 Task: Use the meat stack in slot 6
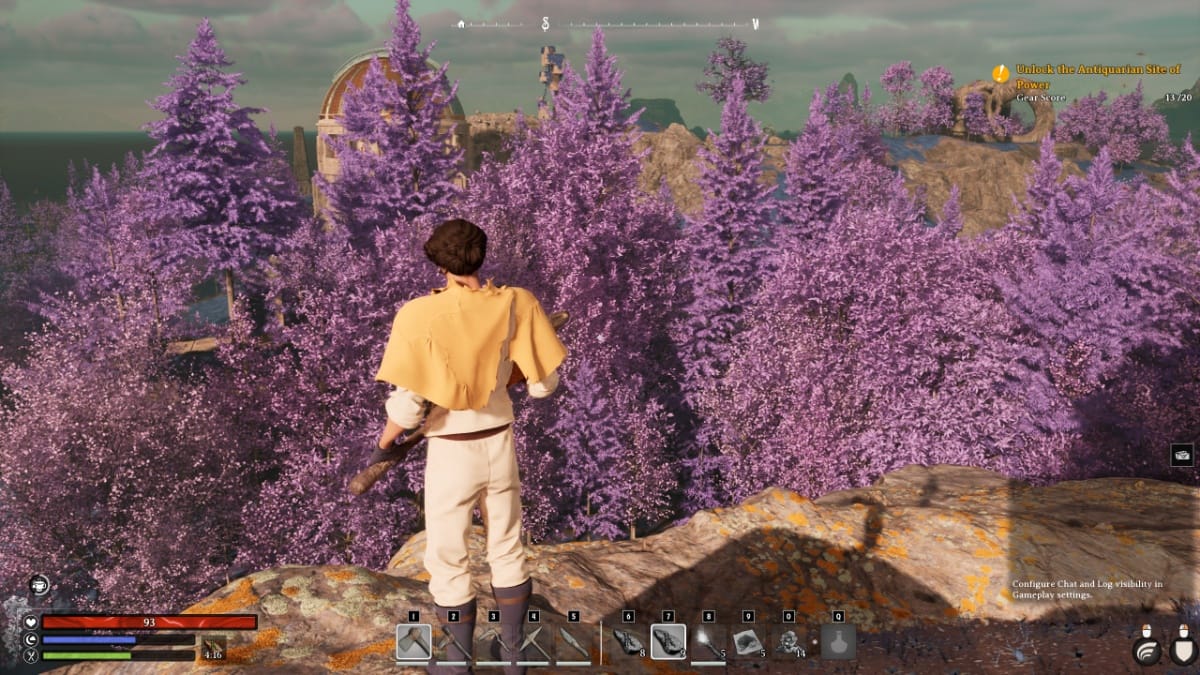coord(629,642)
